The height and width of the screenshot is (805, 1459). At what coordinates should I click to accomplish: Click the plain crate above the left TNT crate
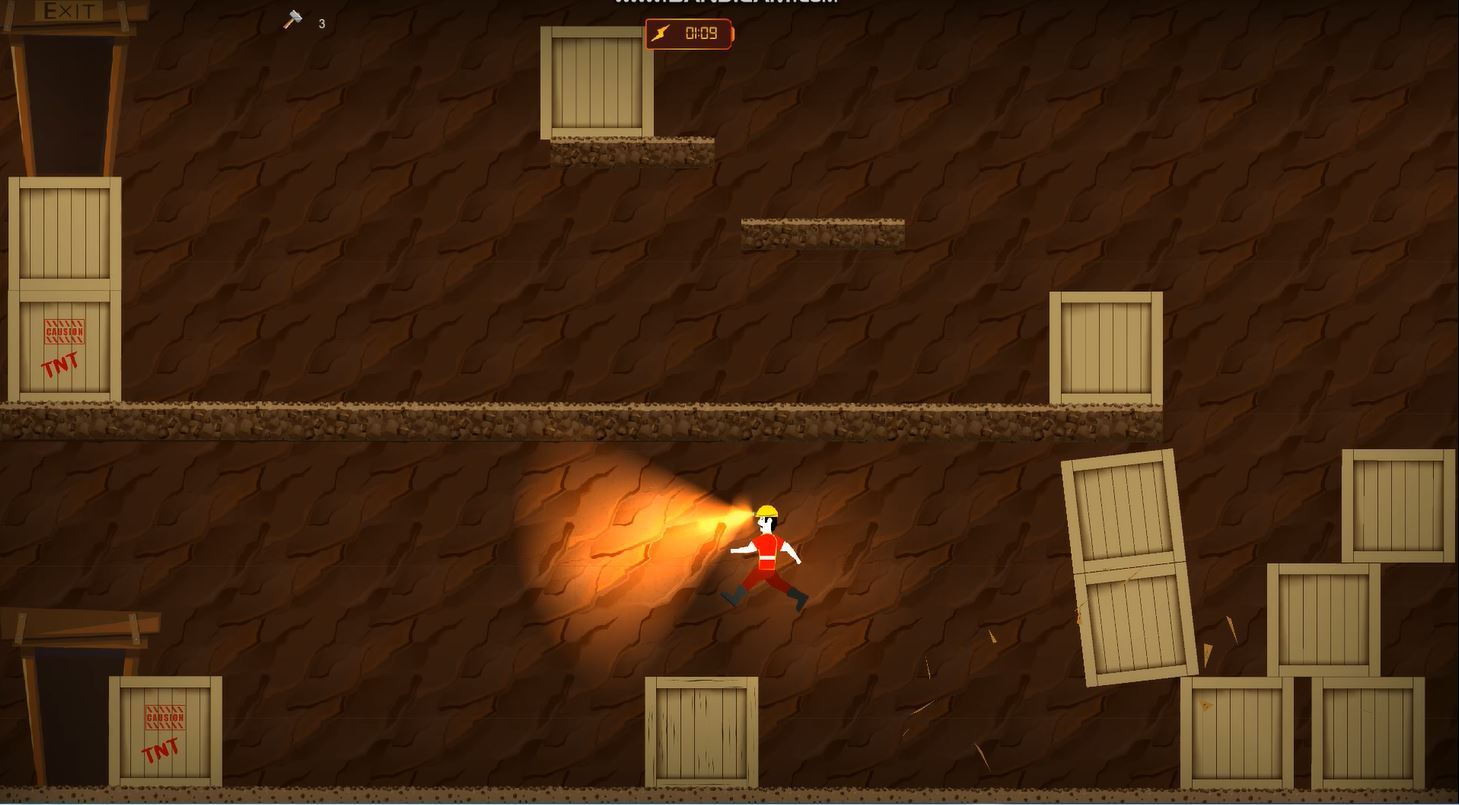point(60,230)
